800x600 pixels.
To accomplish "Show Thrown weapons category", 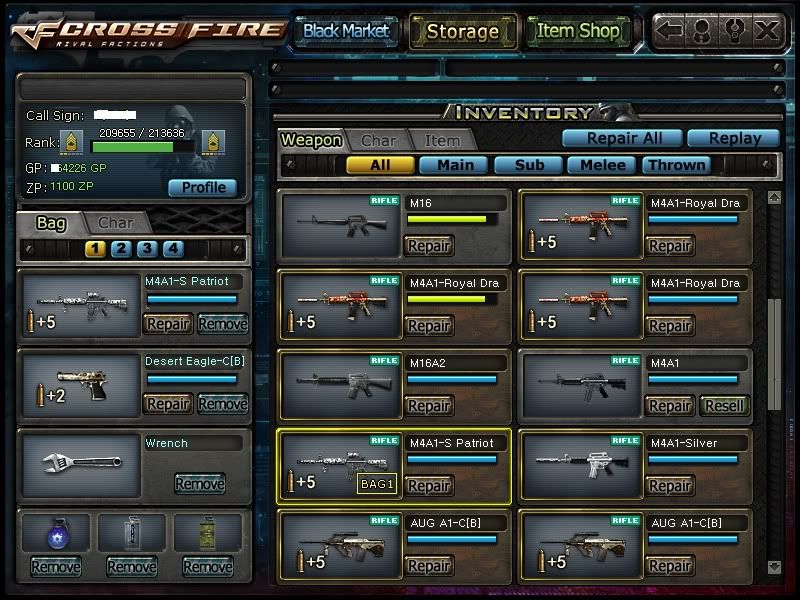I will click(x=677, y=165).
